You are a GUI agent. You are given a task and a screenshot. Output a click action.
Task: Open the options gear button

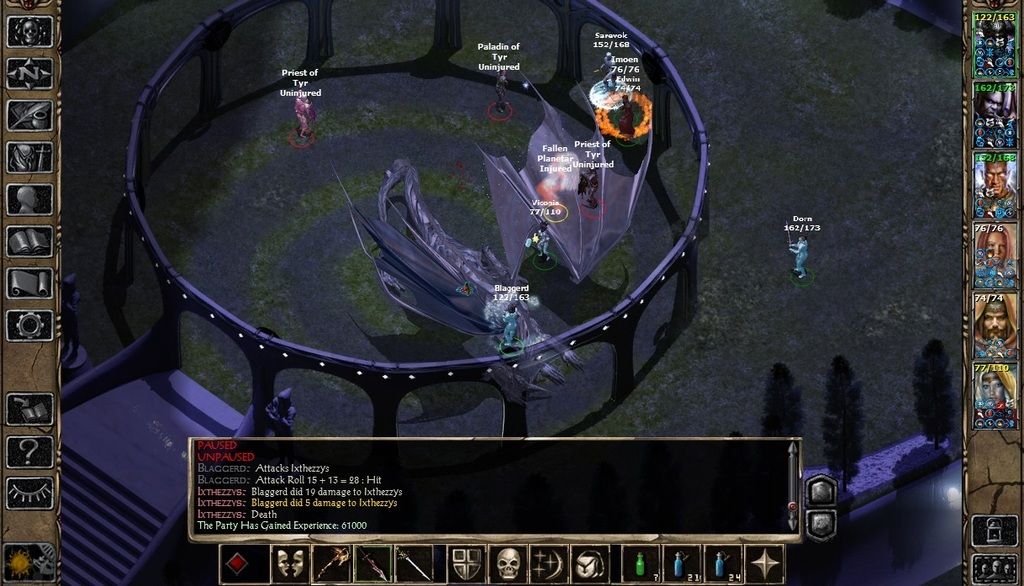coord(29,325)
